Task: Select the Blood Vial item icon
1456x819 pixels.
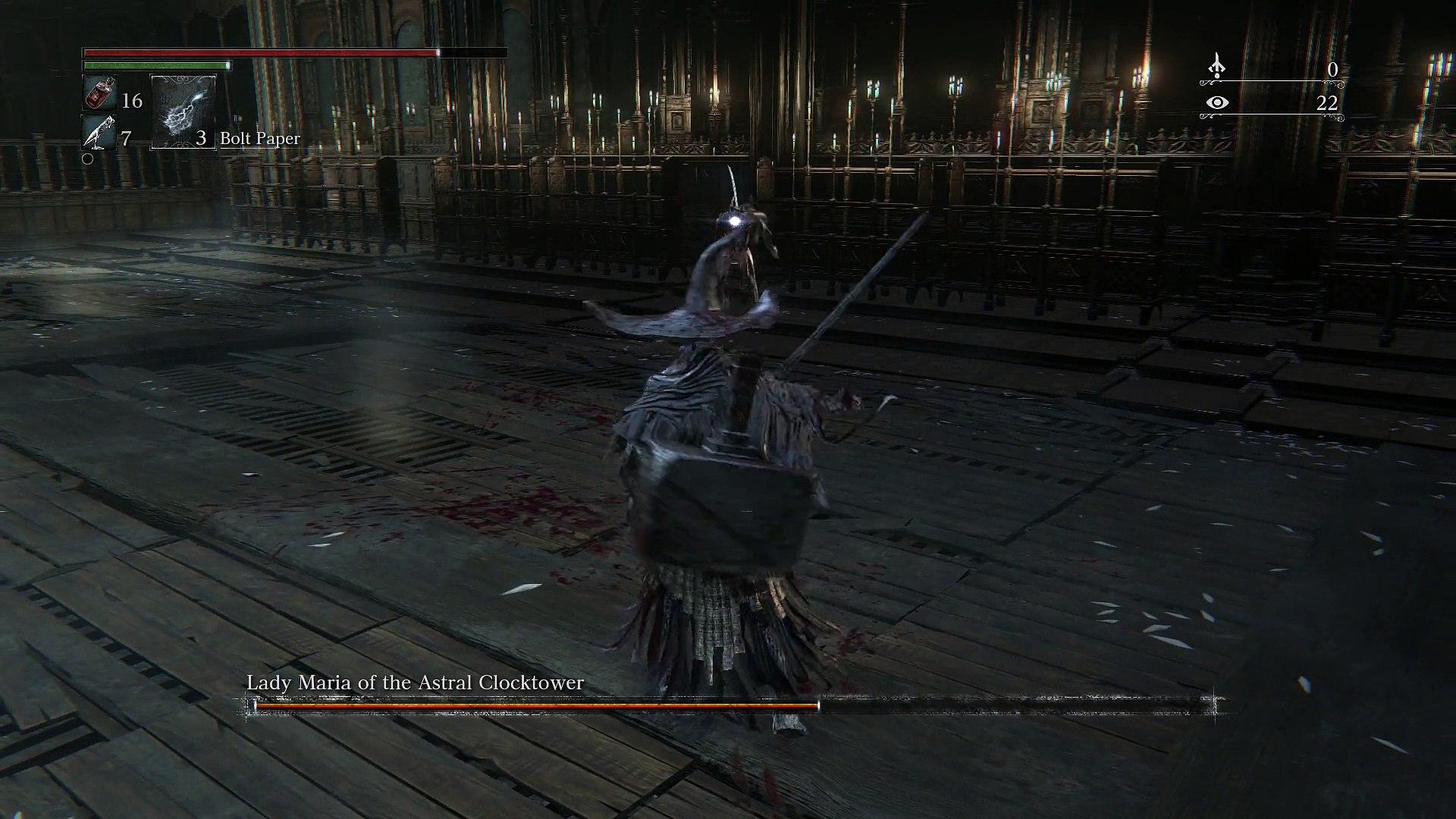Action: 99,95
